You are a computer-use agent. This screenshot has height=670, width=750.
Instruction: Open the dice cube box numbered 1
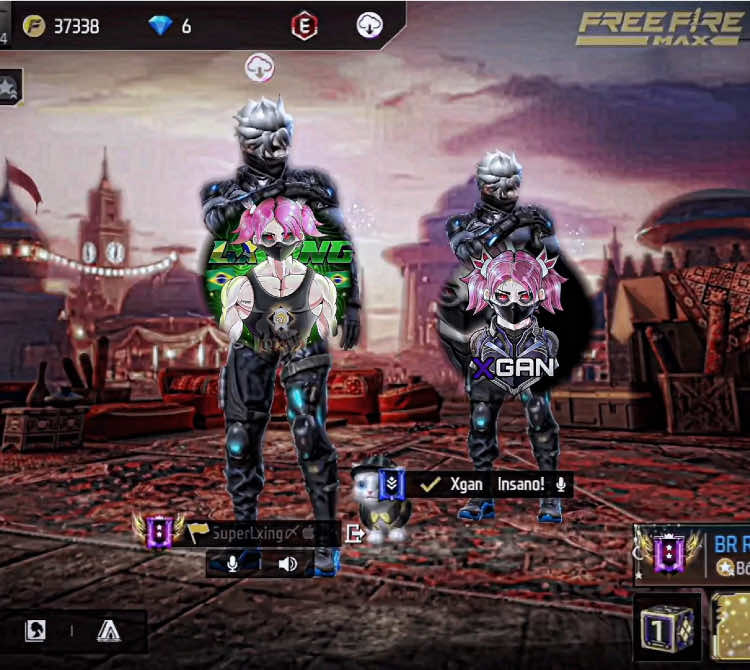click(x=666, y=627)
